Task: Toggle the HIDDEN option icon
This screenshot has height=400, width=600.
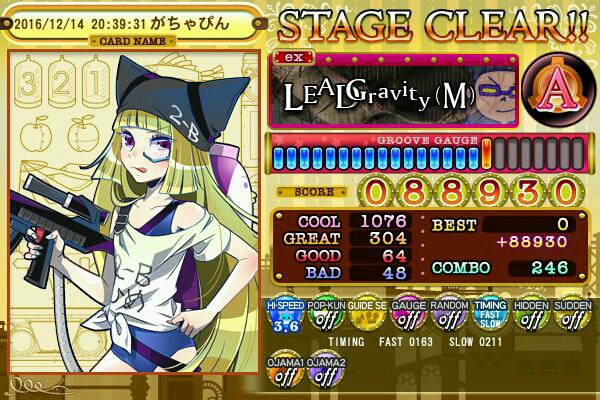Action: coord(531,317)
